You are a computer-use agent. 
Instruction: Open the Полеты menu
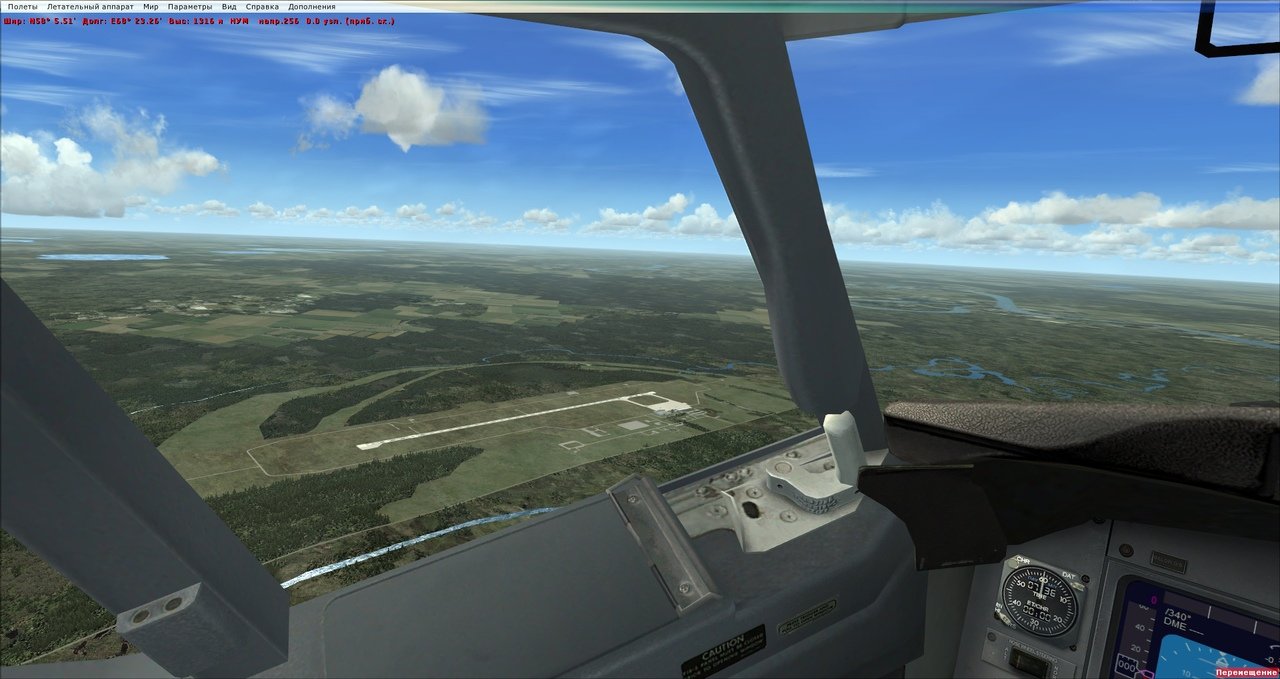point(22,6)
